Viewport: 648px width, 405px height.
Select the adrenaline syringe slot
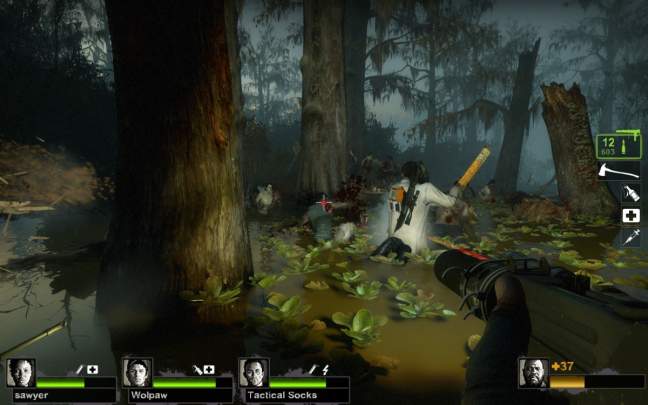coord(631,238)
